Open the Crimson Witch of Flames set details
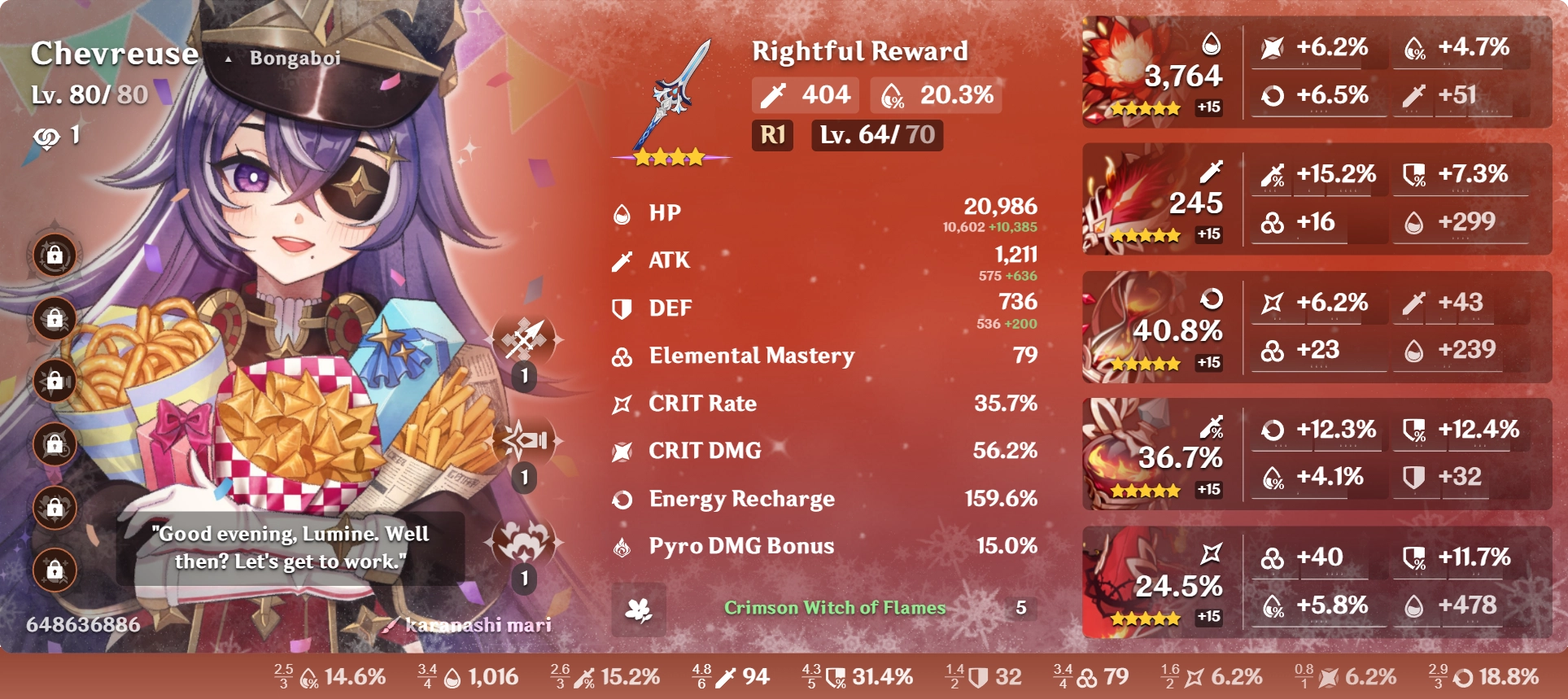The height and width of the screenshot is (699, 1568). click(832, 606)
